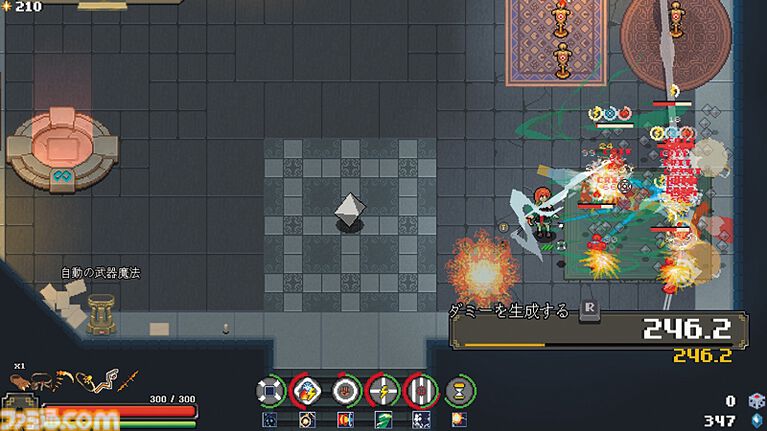Screen dimensions: 767x431
Task: Select the explosion relic below the hourglass
Action: point(459,419)
